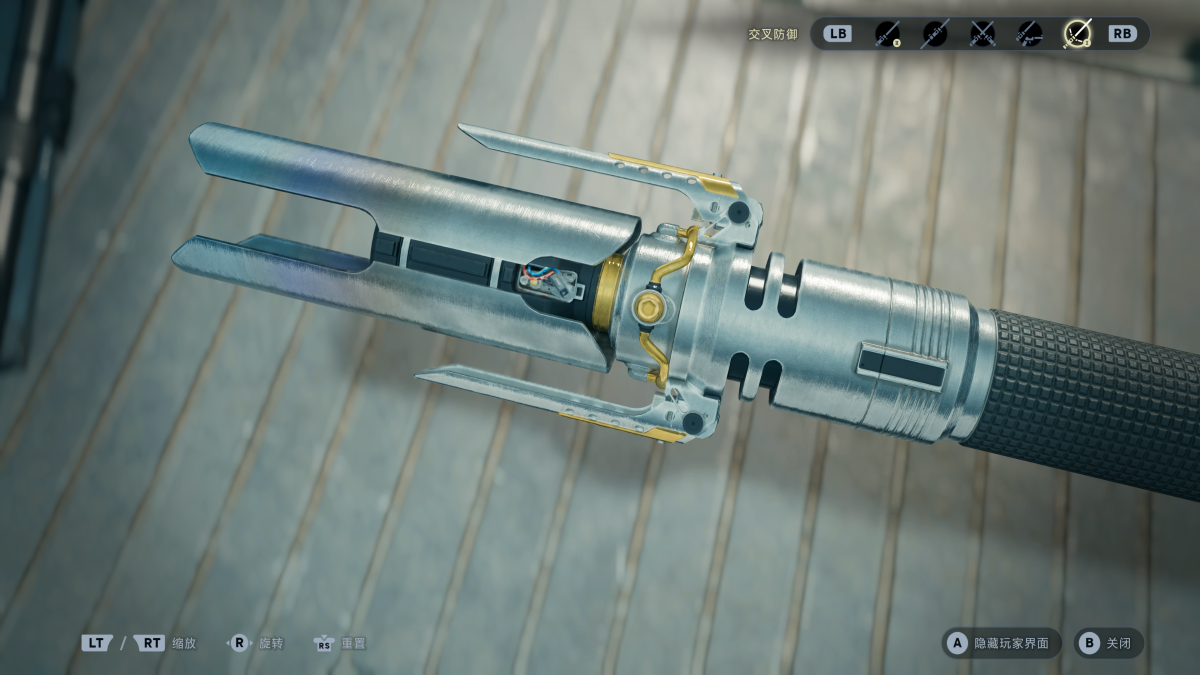The image size is (1200, 675).
Task: Select the blaster and saber stance icon
Action: pos(1030,34)
